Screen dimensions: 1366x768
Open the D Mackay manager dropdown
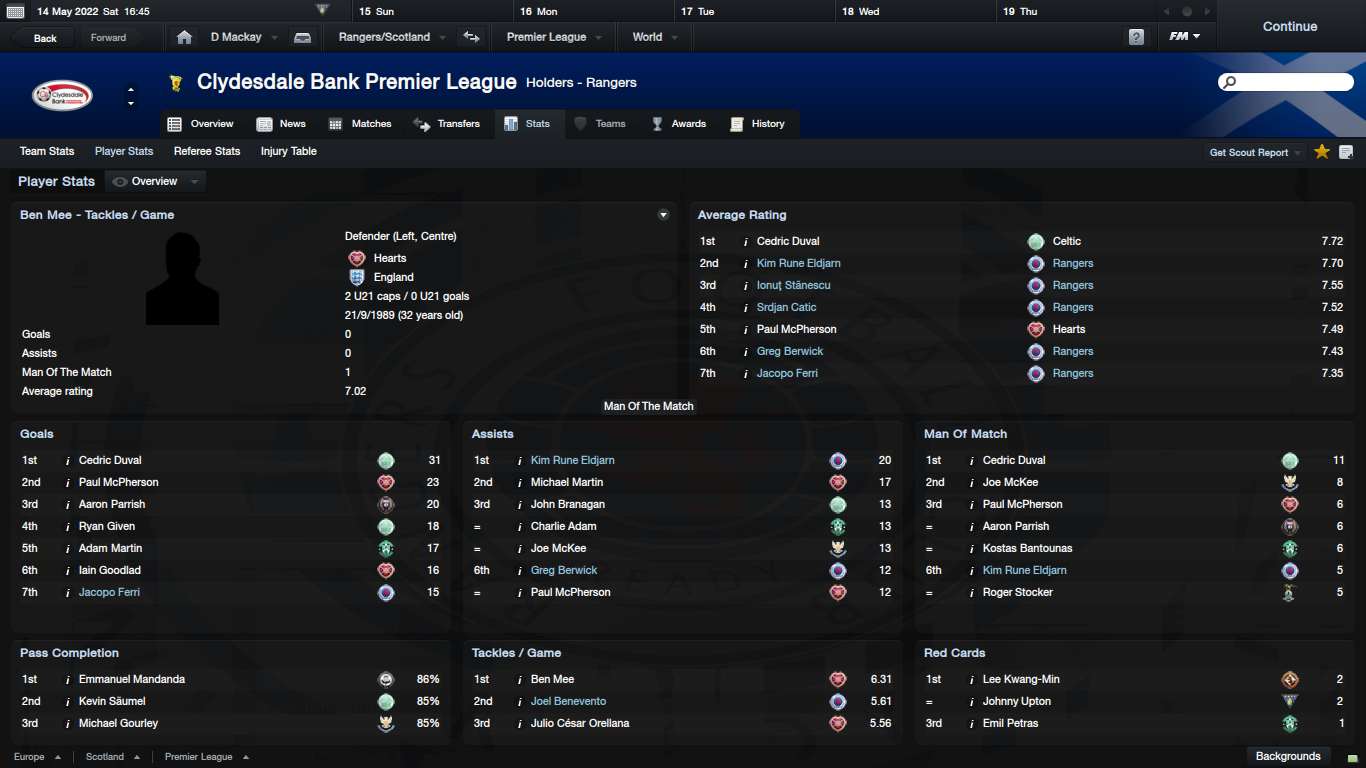click(242, 37)
